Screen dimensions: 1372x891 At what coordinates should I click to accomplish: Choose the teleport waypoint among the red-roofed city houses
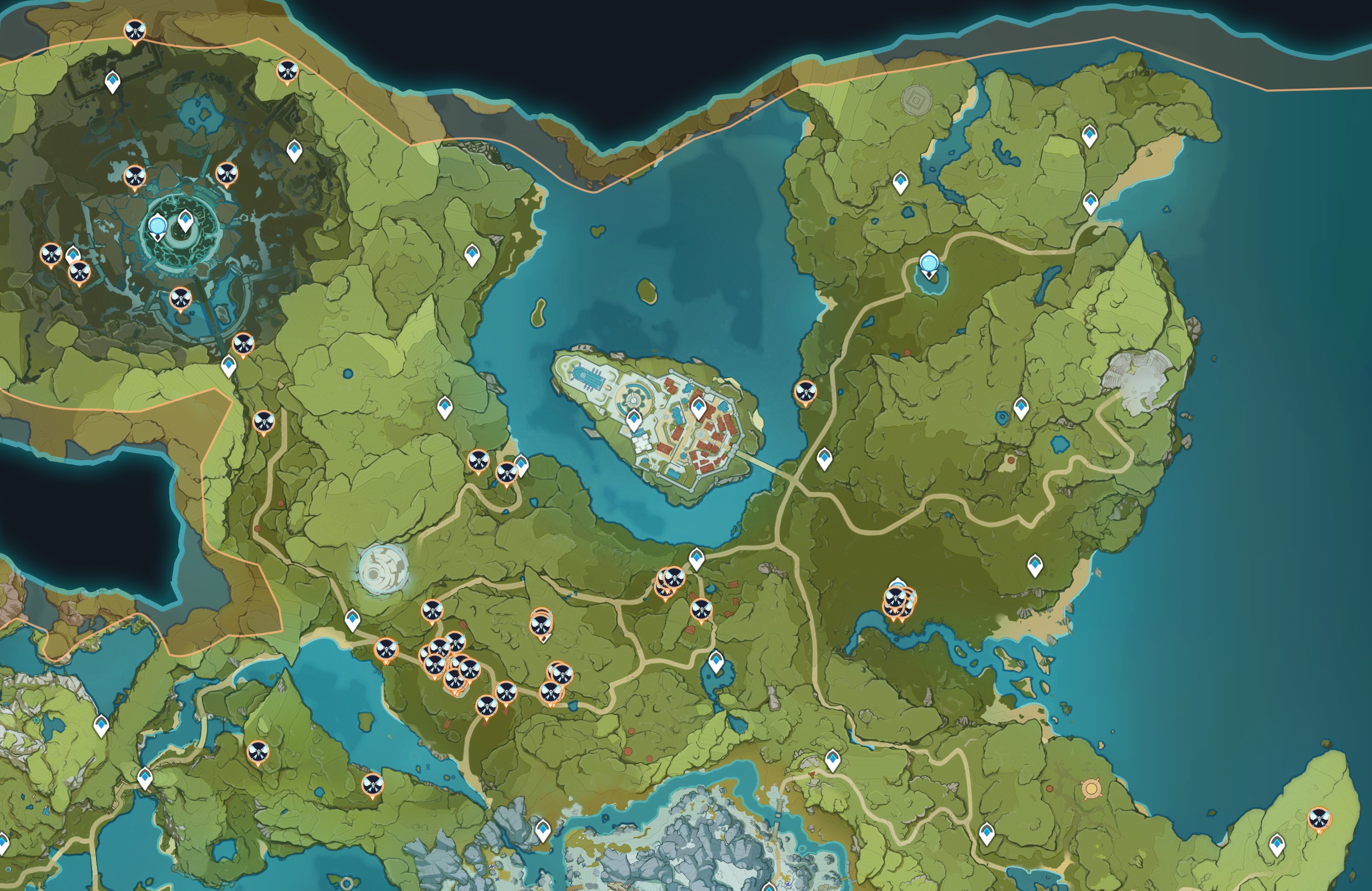point(698,408)
